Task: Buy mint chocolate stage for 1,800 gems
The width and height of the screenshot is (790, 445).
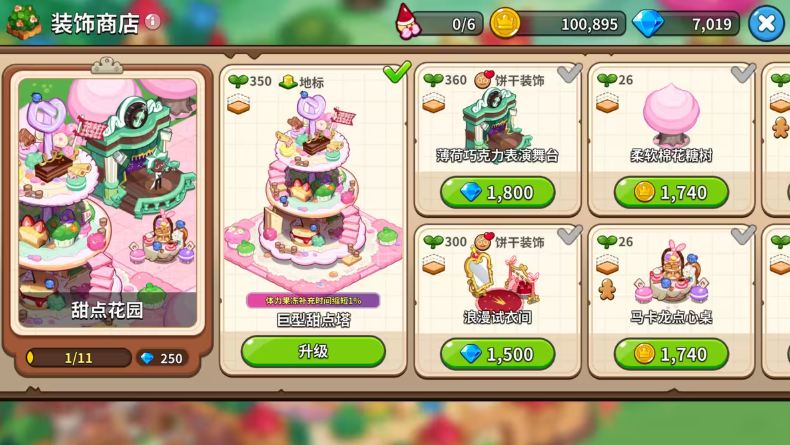Action: (497, 192)
